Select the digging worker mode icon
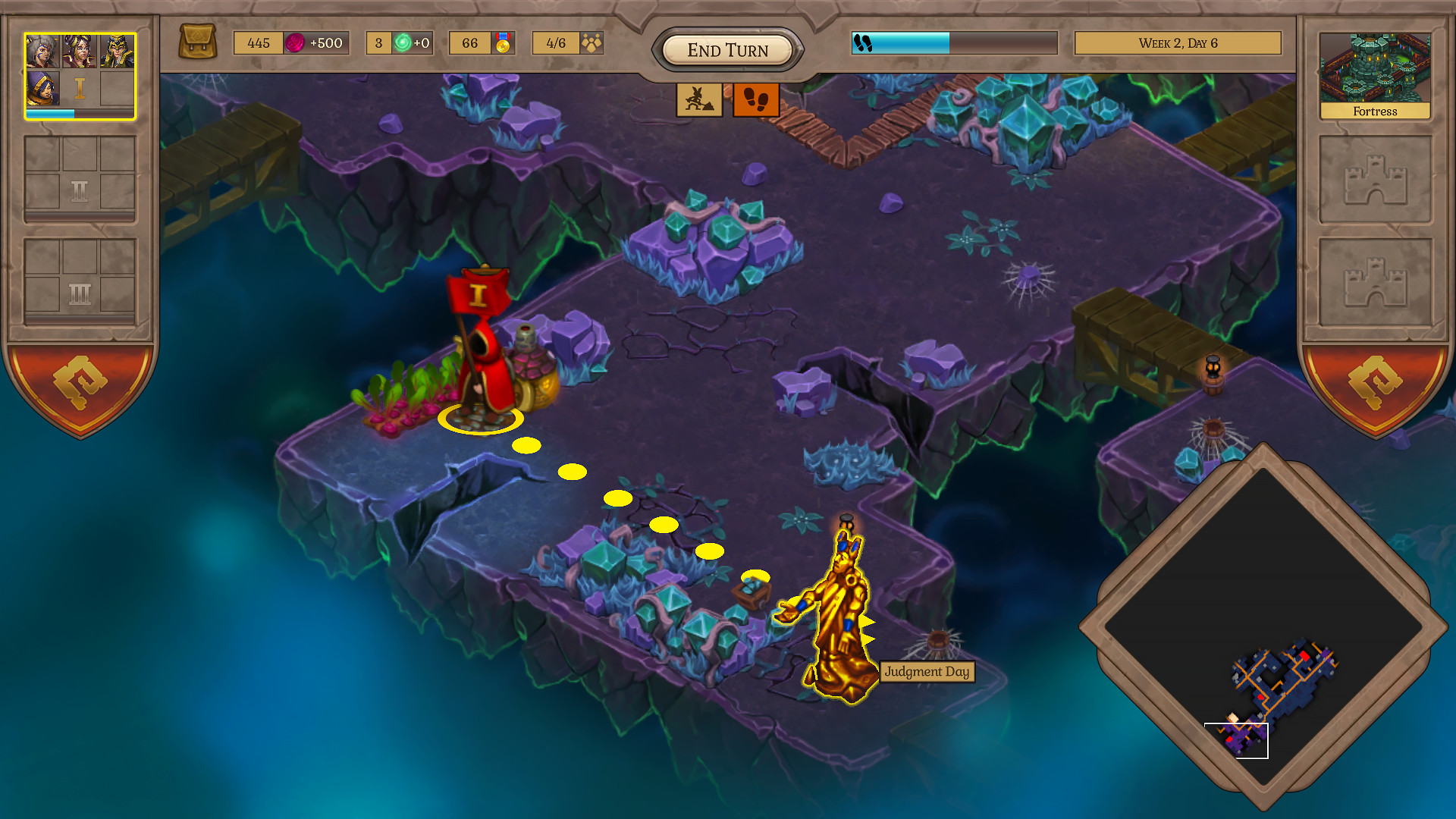The height and width of the screenshot is (819, 1456). tap(698, 99)
